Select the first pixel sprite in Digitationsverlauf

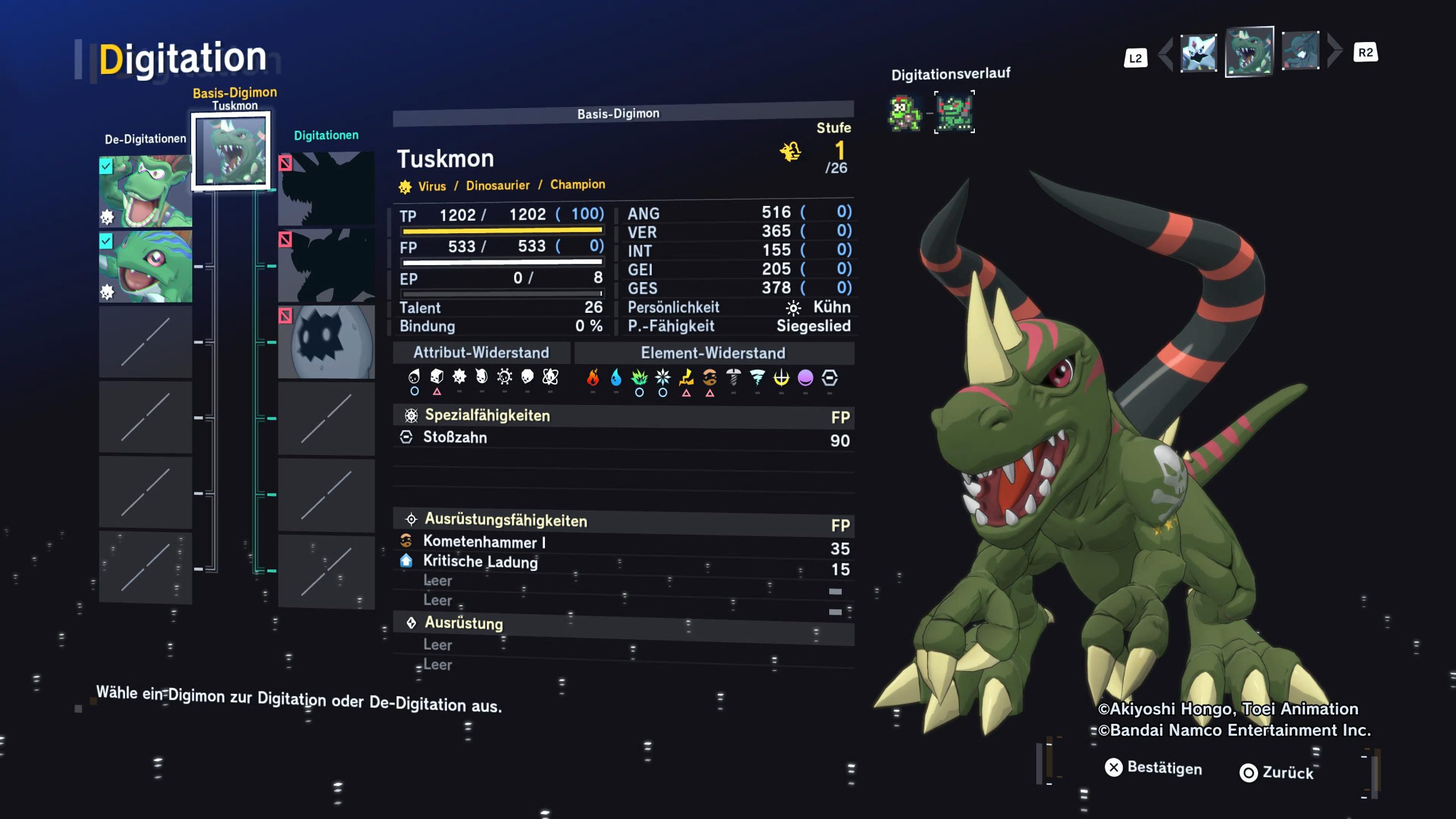coord(904,113)
